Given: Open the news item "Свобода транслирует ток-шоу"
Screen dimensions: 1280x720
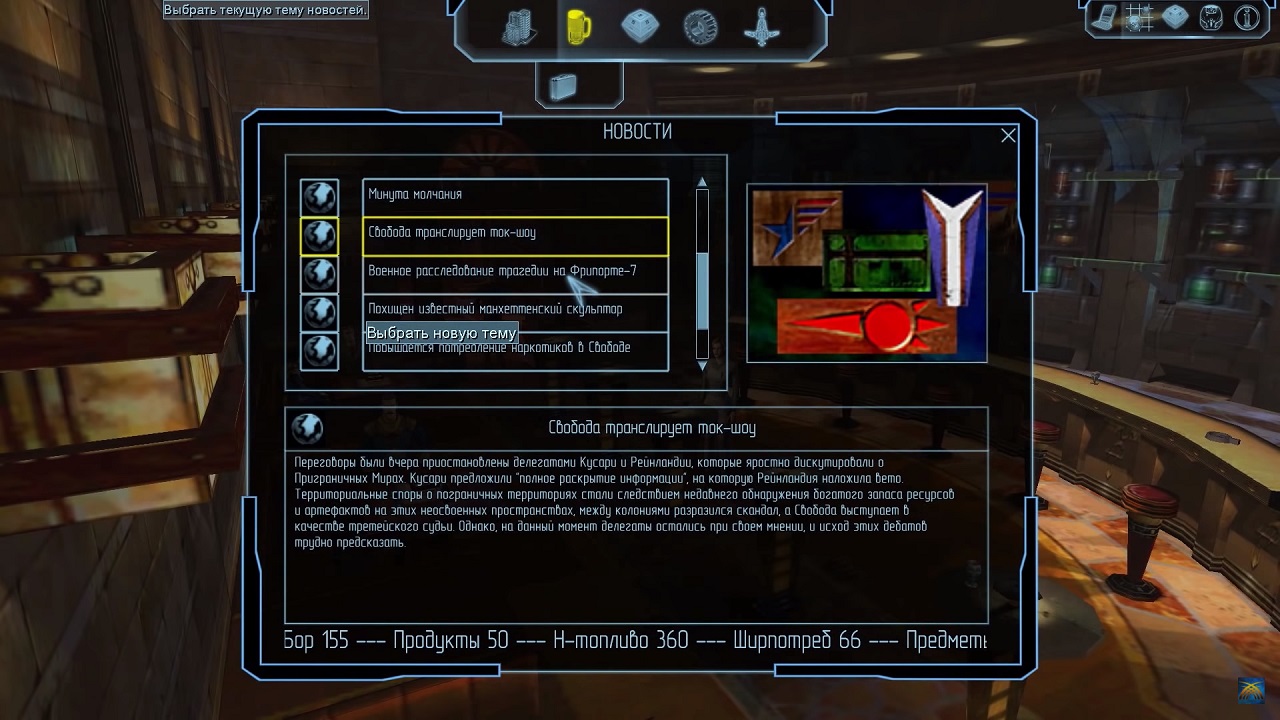Looking at the screenshot, I should [515, 233].
